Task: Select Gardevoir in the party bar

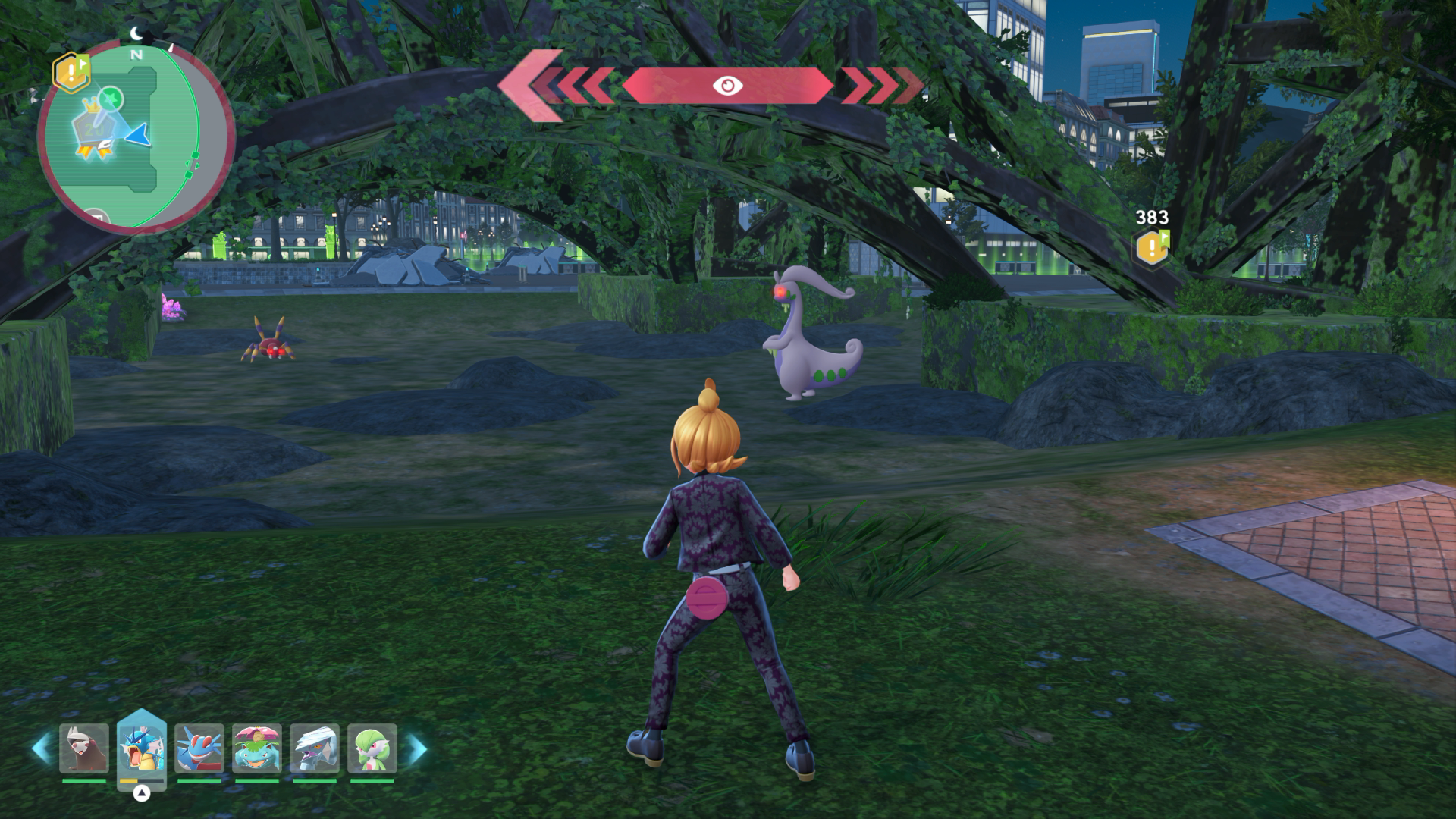Action: pos(372,748)
